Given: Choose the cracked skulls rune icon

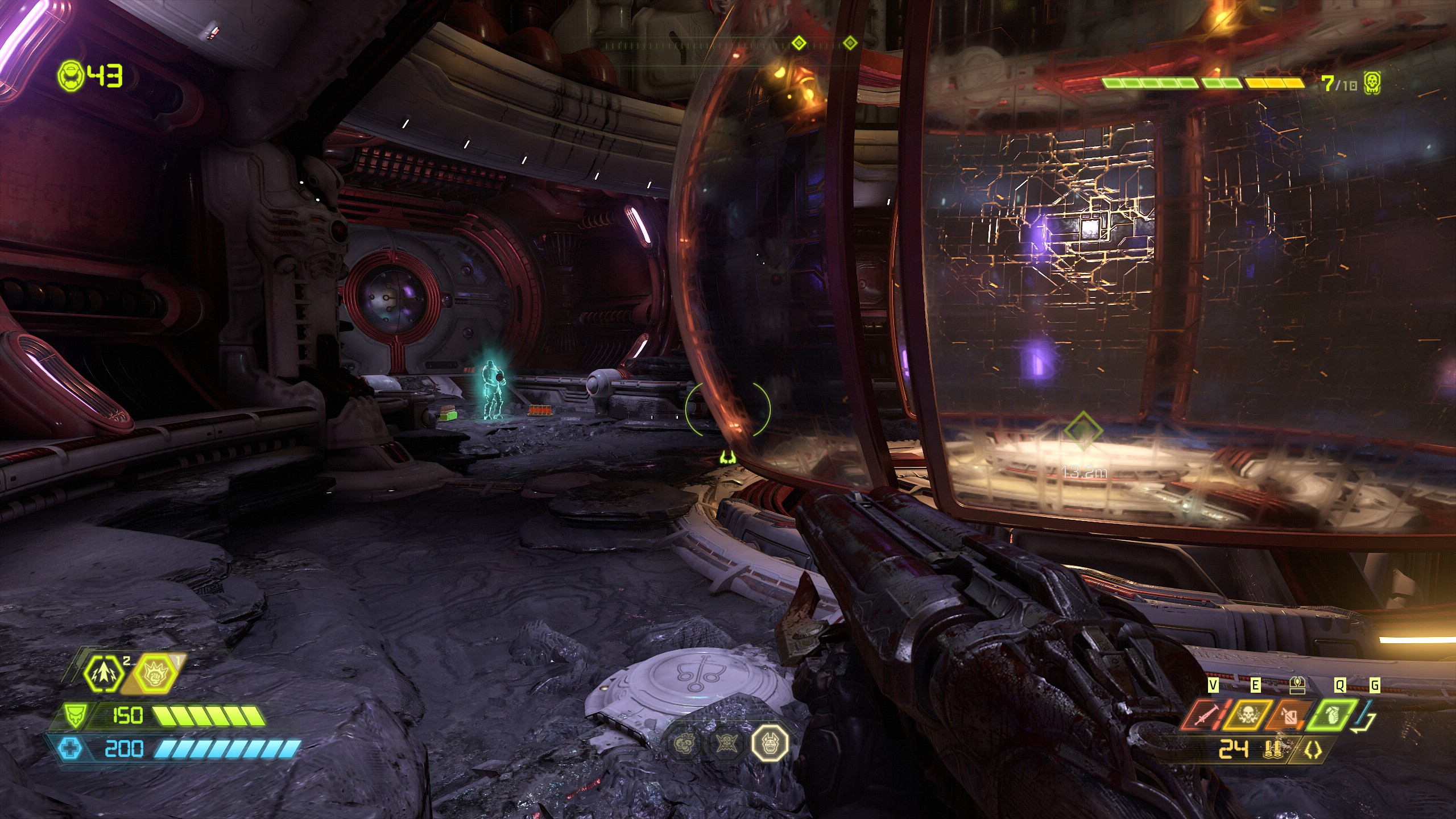Looking at the screenshot, I should click(684, 742).
